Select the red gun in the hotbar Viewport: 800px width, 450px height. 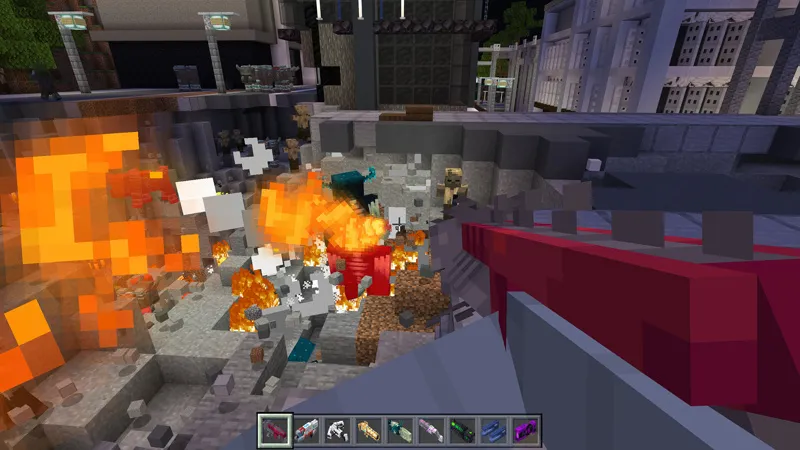[x=276, y=431]
